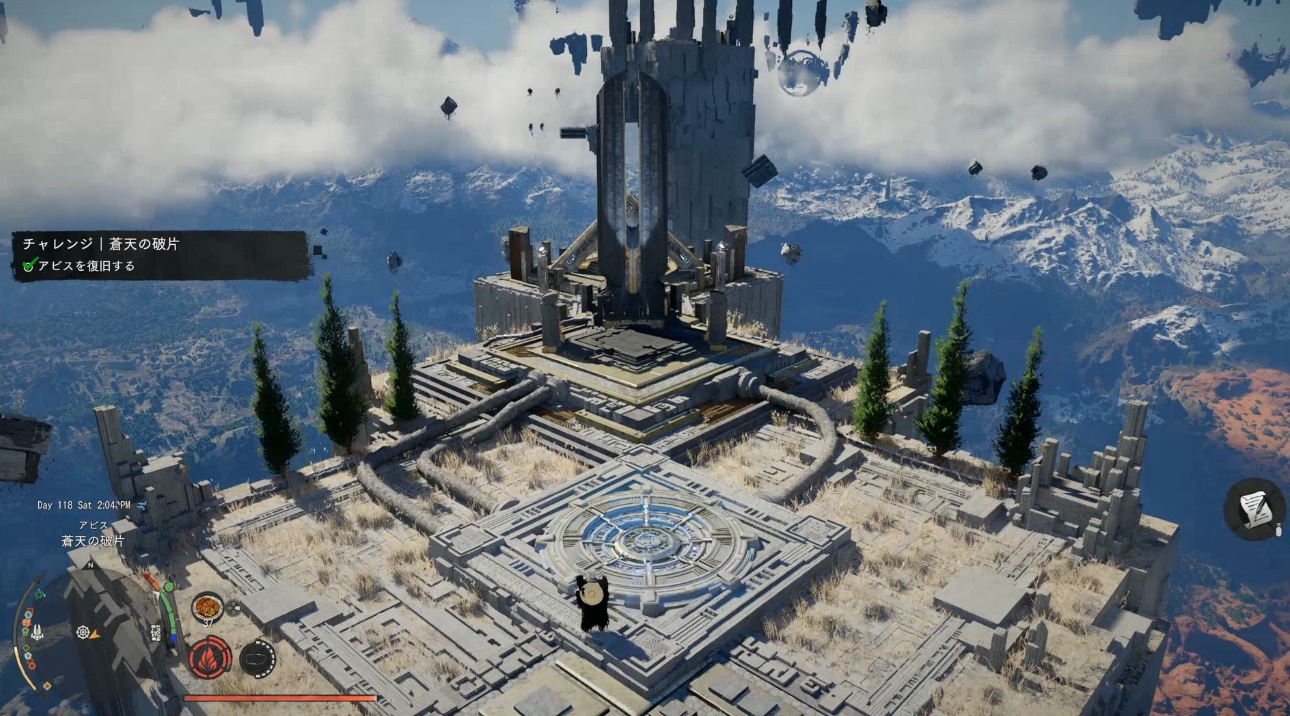Select the food dish item slot
Image resolution: width=1290 pixels, height=716 pixels.
pos(207,606)
